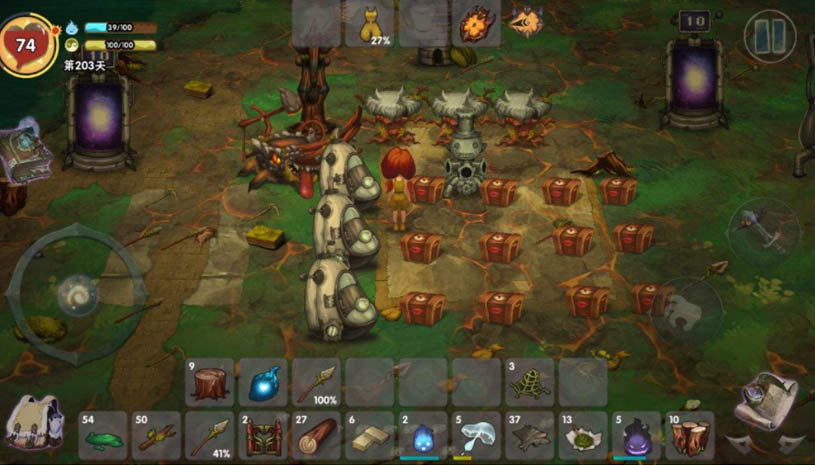Select the glowing blue crystal slot

(x=263, y=383)
